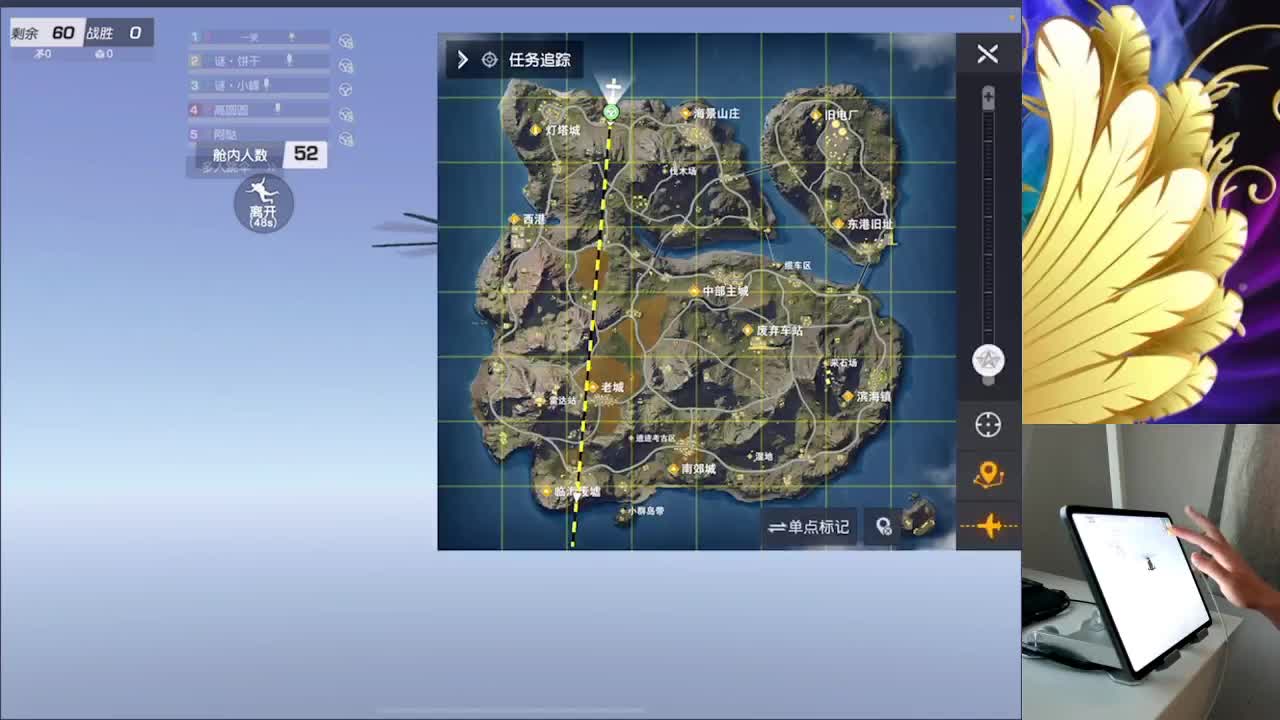Toggle teammate 一夹's voice microphone
This screenshot has height=720, width=1280.
(x=292, y=37)
